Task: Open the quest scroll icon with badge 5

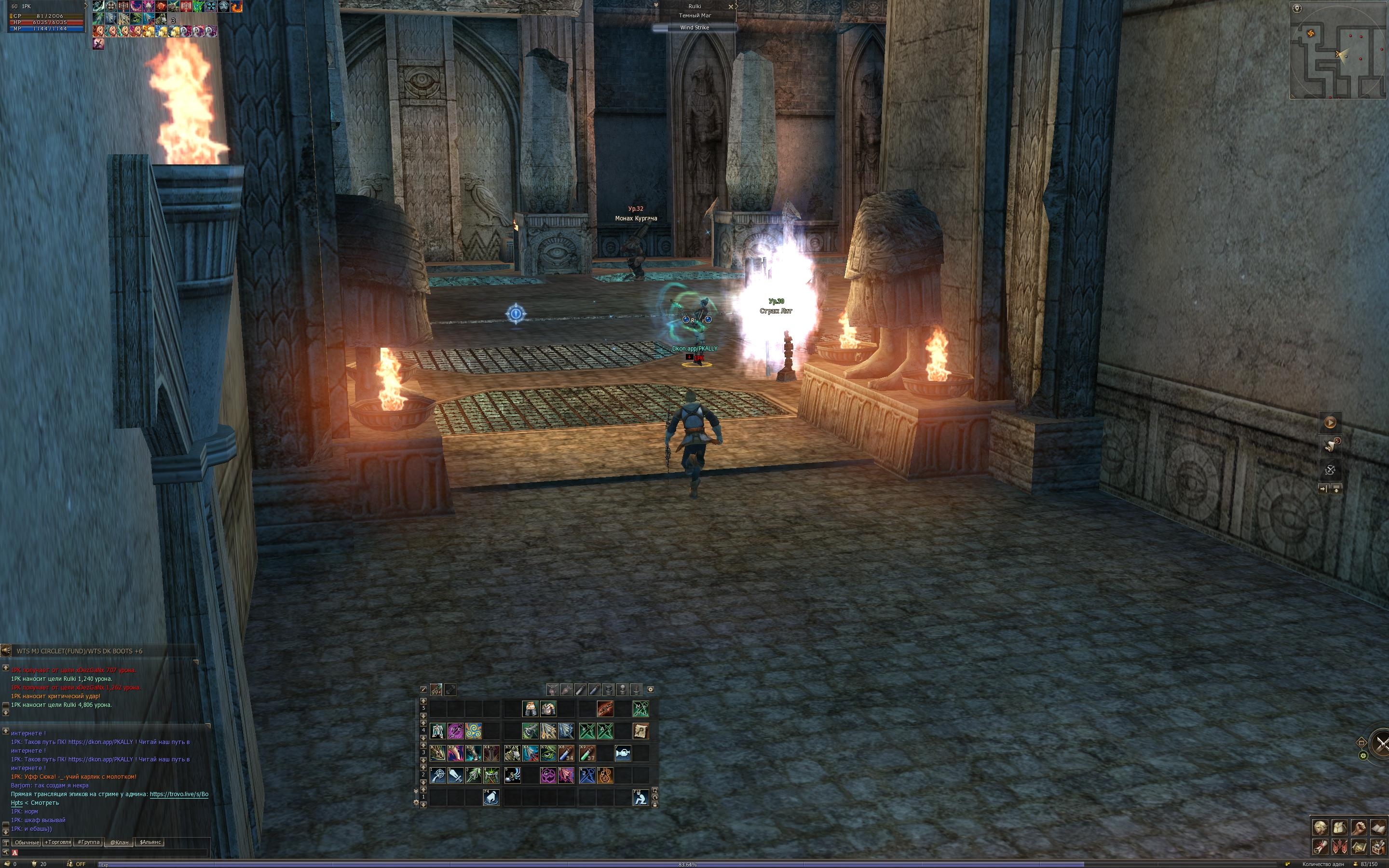Action: (1330, 446)
